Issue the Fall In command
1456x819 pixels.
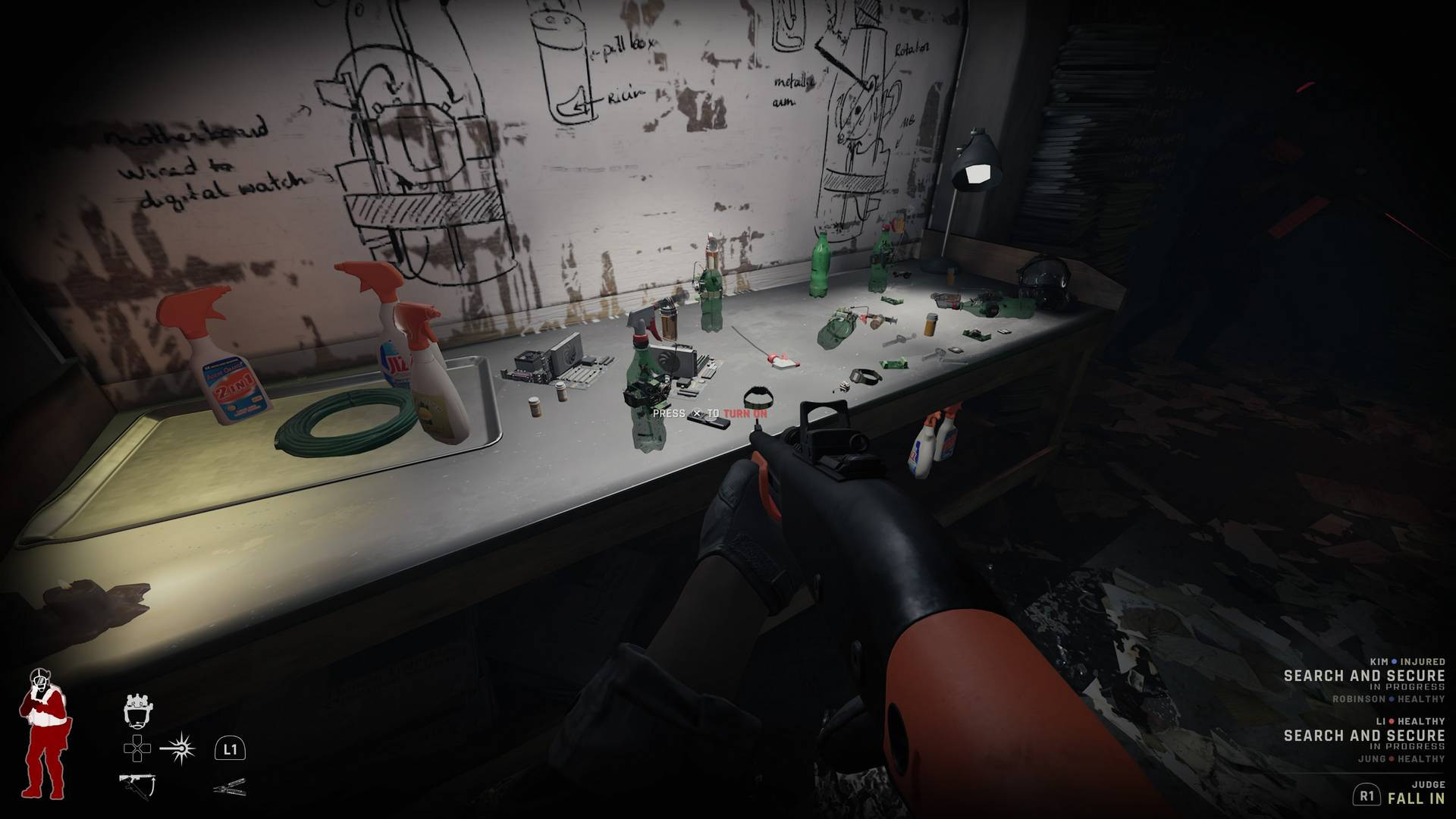coord(1415,797)
